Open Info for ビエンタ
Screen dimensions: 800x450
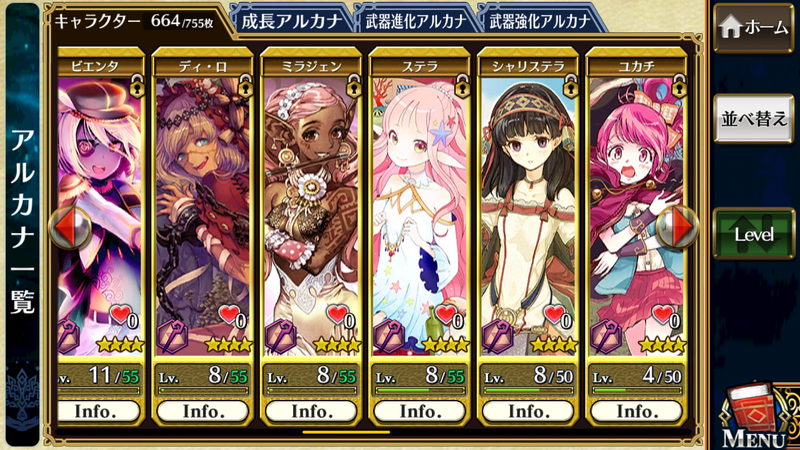point(98,411)
